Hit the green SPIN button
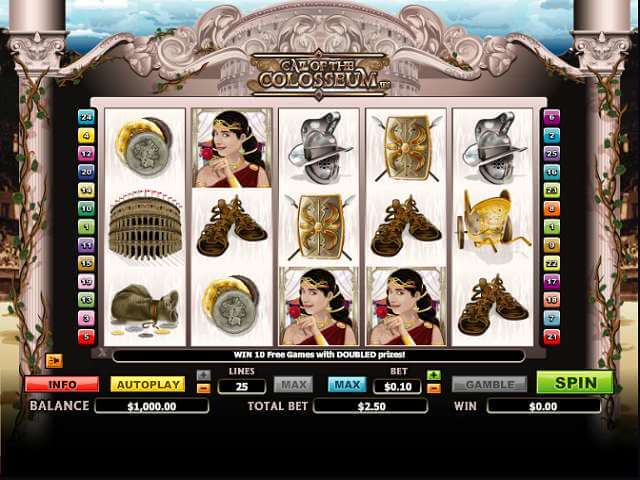Screen dimensions: 640x480 click(x=574, y=383)
